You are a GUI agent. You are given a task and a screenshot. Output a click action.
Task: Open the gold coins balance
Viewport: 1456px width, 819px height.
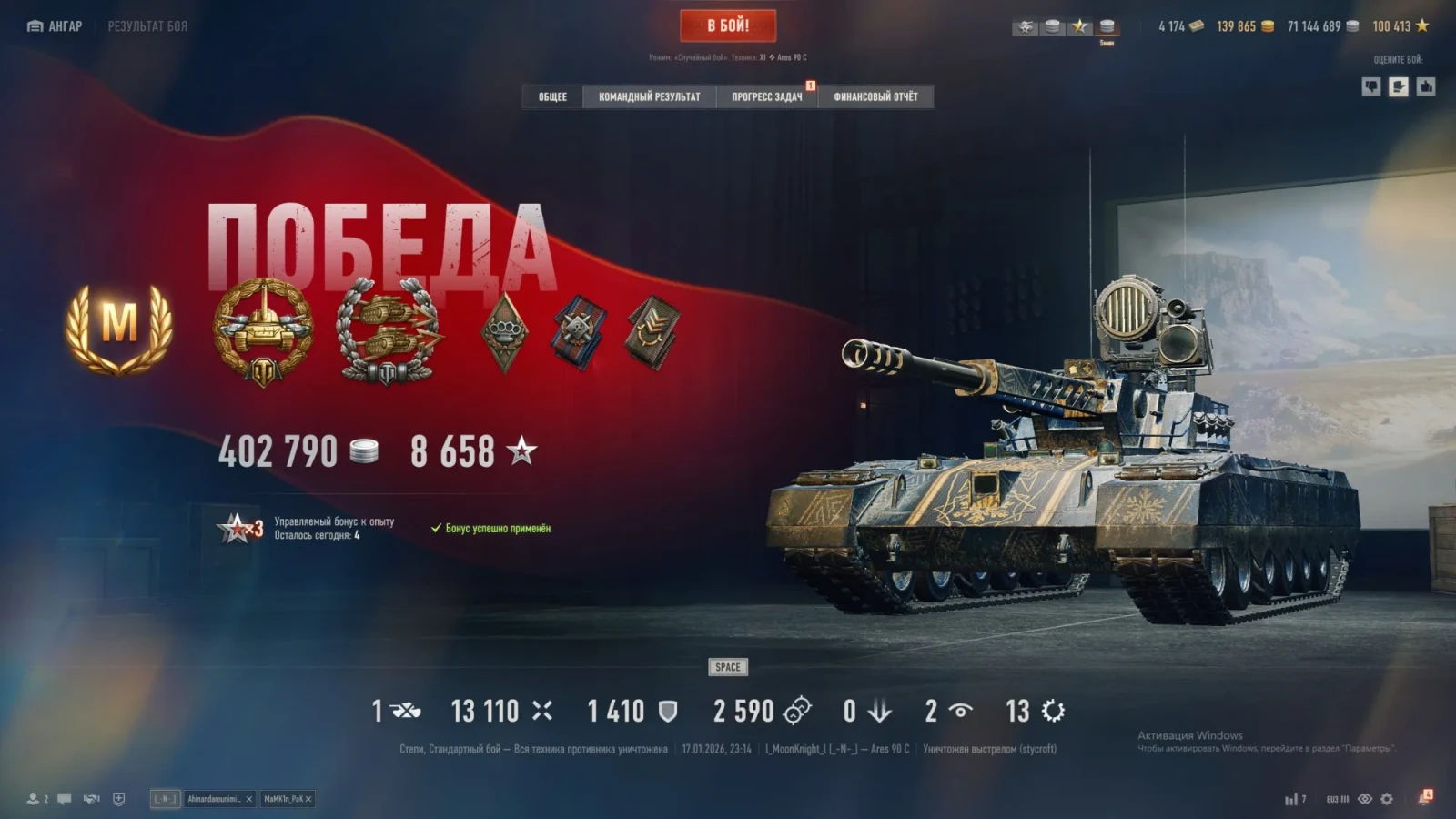click(x=1245, y=26)
